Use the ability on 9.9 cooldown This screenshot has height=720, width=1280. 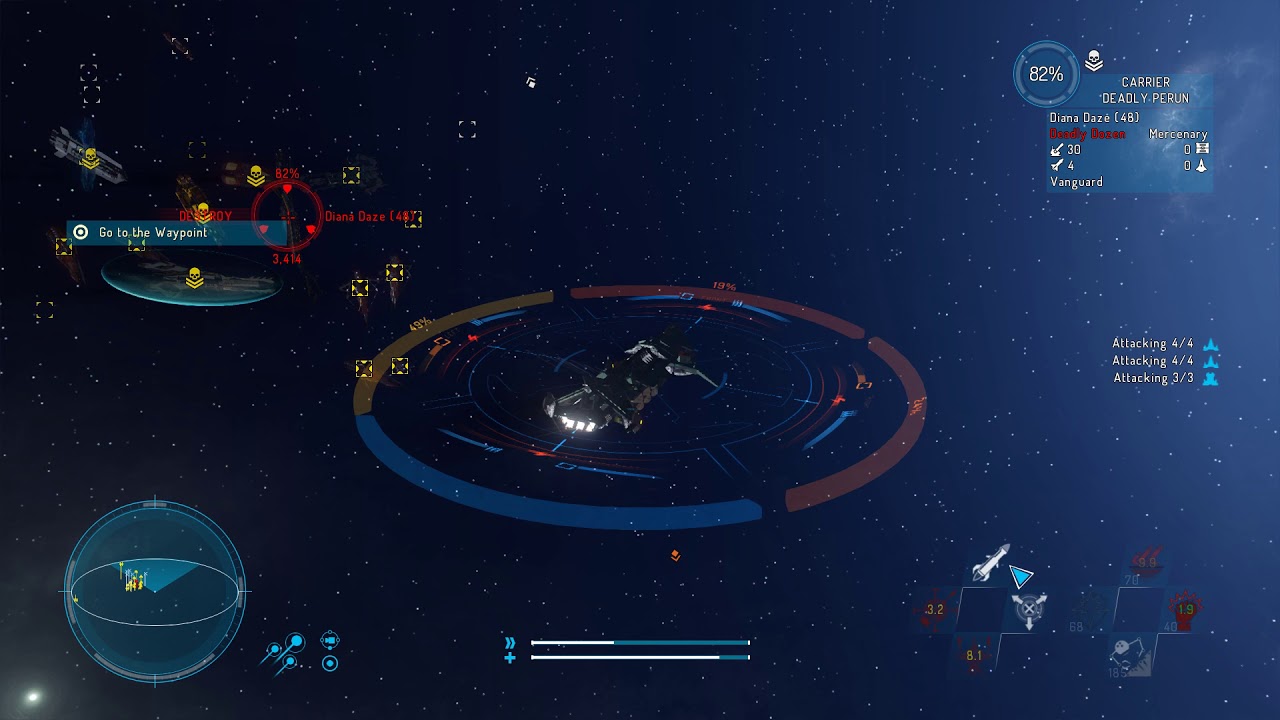point(1146,563)
